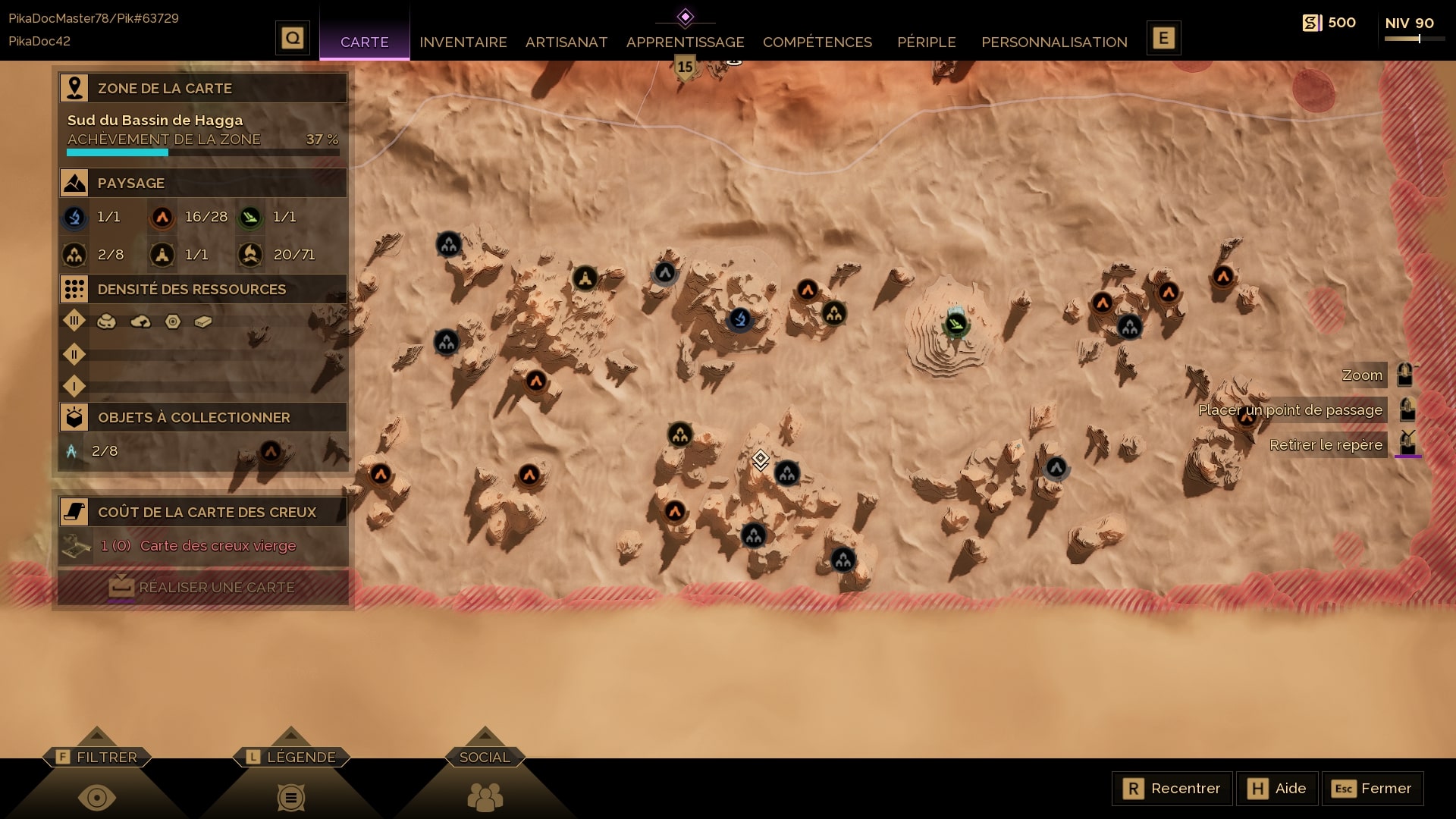Click Recentrer to recenter the map
The height and width of the screenshot is (819, 1456).
click(x=1172, y=789)
